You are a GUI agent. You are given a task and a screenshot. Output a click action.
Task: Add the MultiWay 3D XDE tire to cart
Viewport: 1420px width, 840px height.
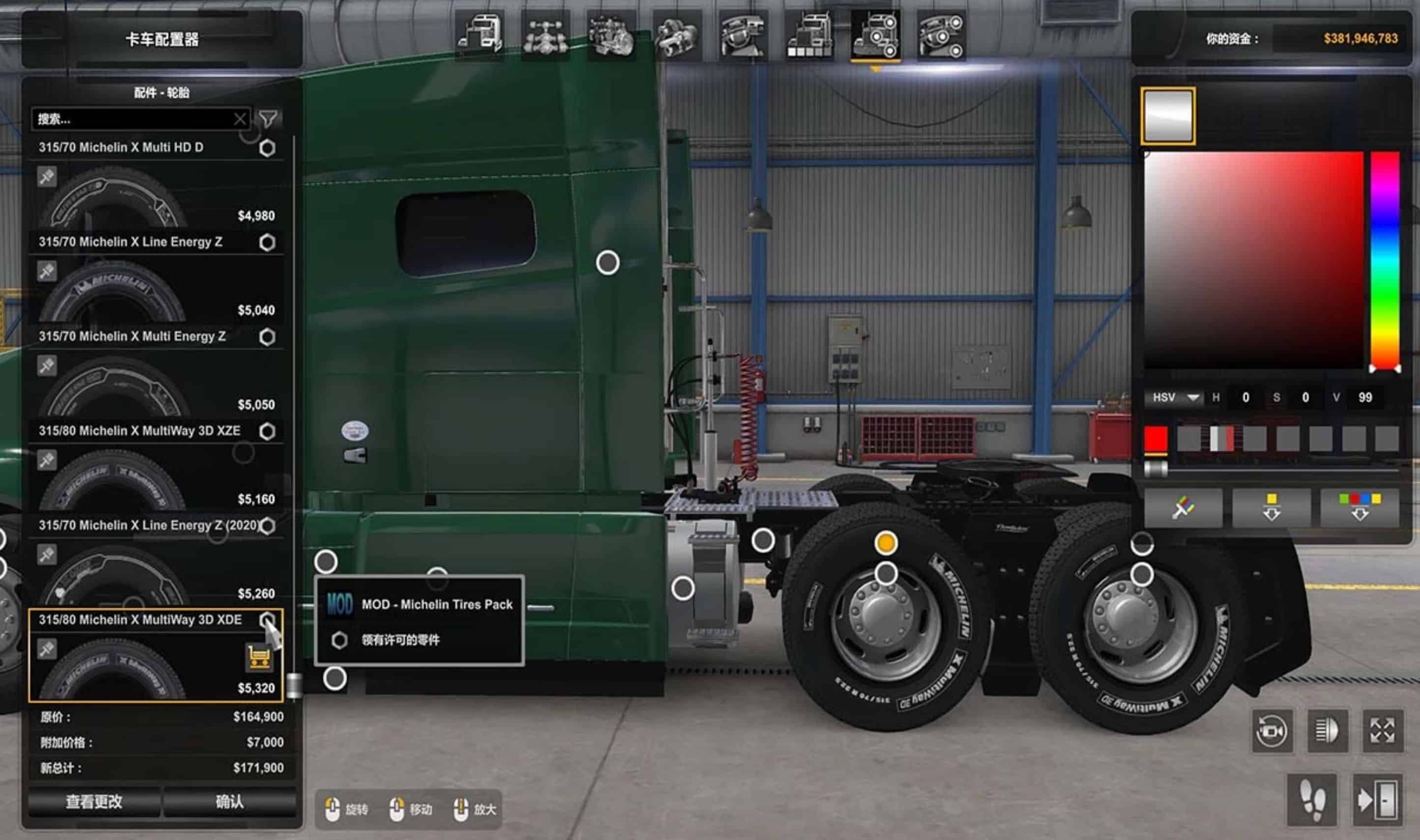259,657
